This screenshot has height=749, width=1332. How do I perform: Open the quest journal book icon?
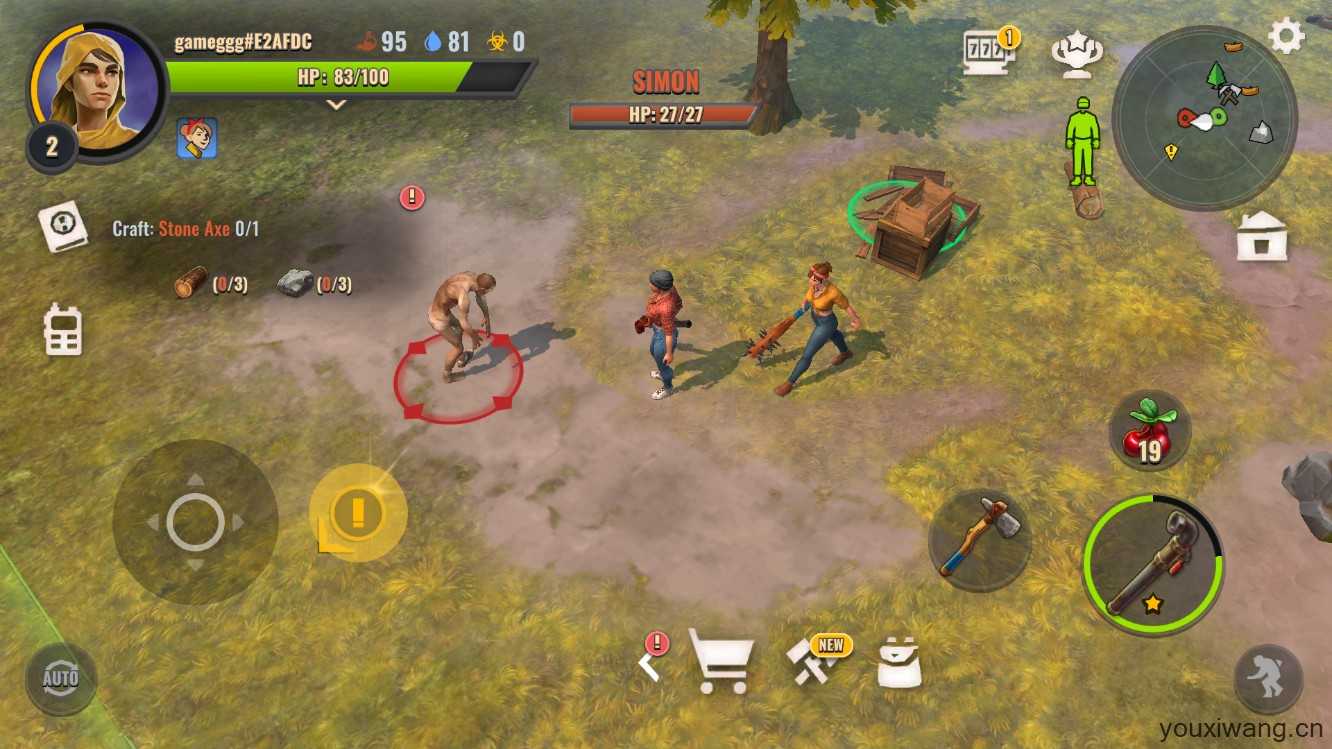(63, 227)
